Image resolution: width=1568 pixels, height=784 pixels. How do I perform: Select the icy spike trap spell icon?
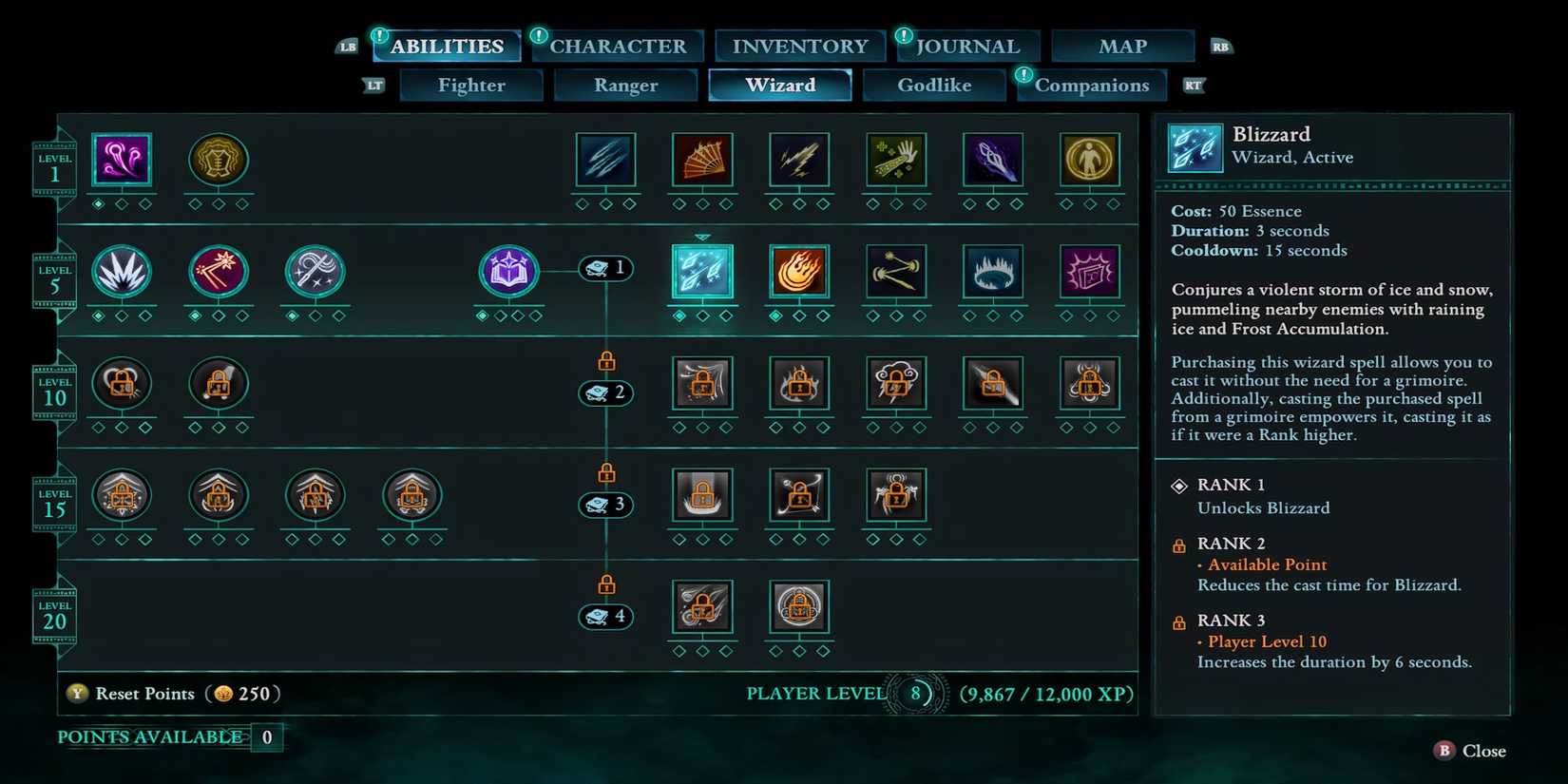[993, 271]
